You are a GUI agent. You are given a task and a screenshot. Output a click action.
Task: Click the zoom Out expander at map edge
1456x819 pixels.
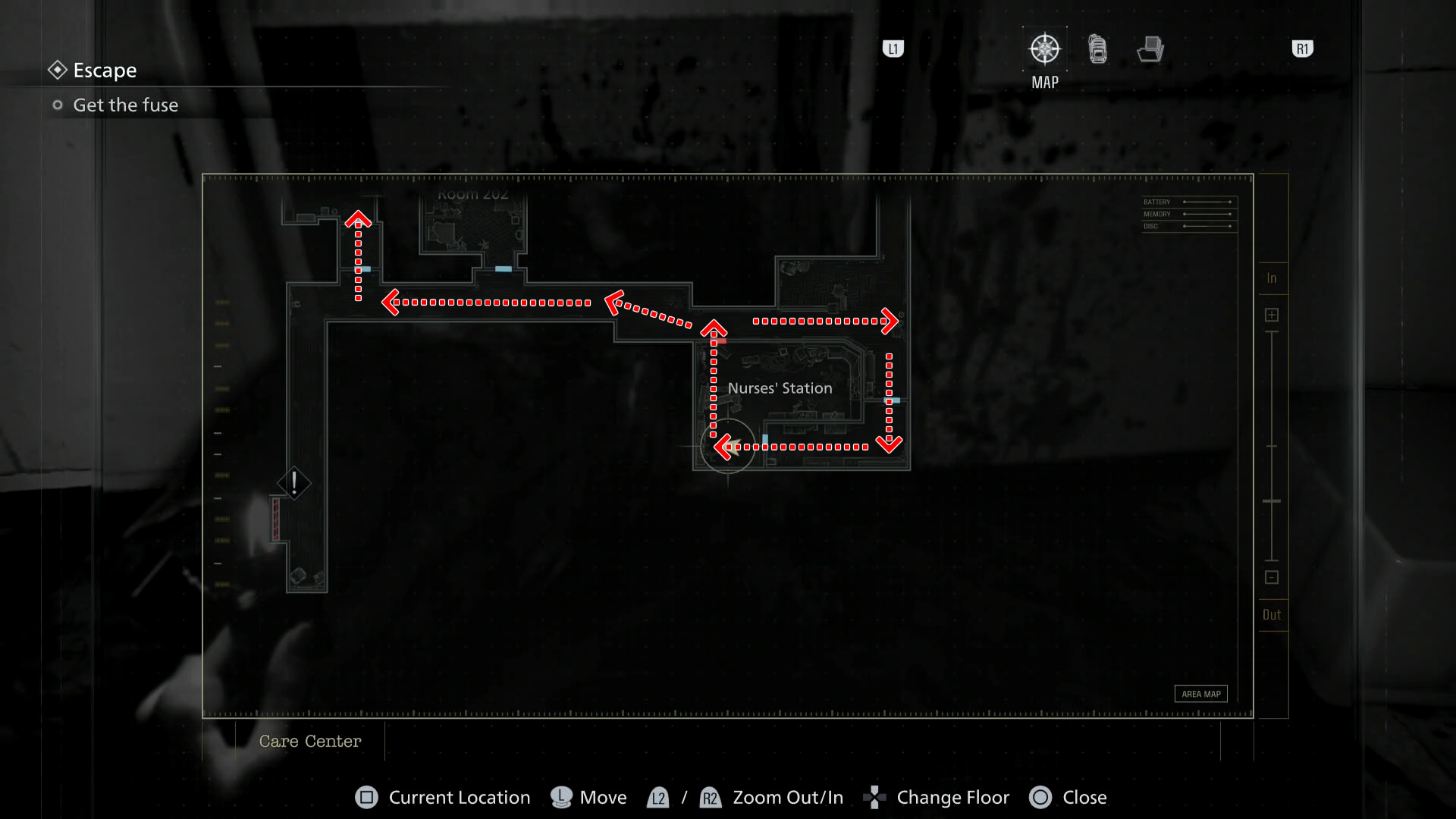[x=1272, y=614]
